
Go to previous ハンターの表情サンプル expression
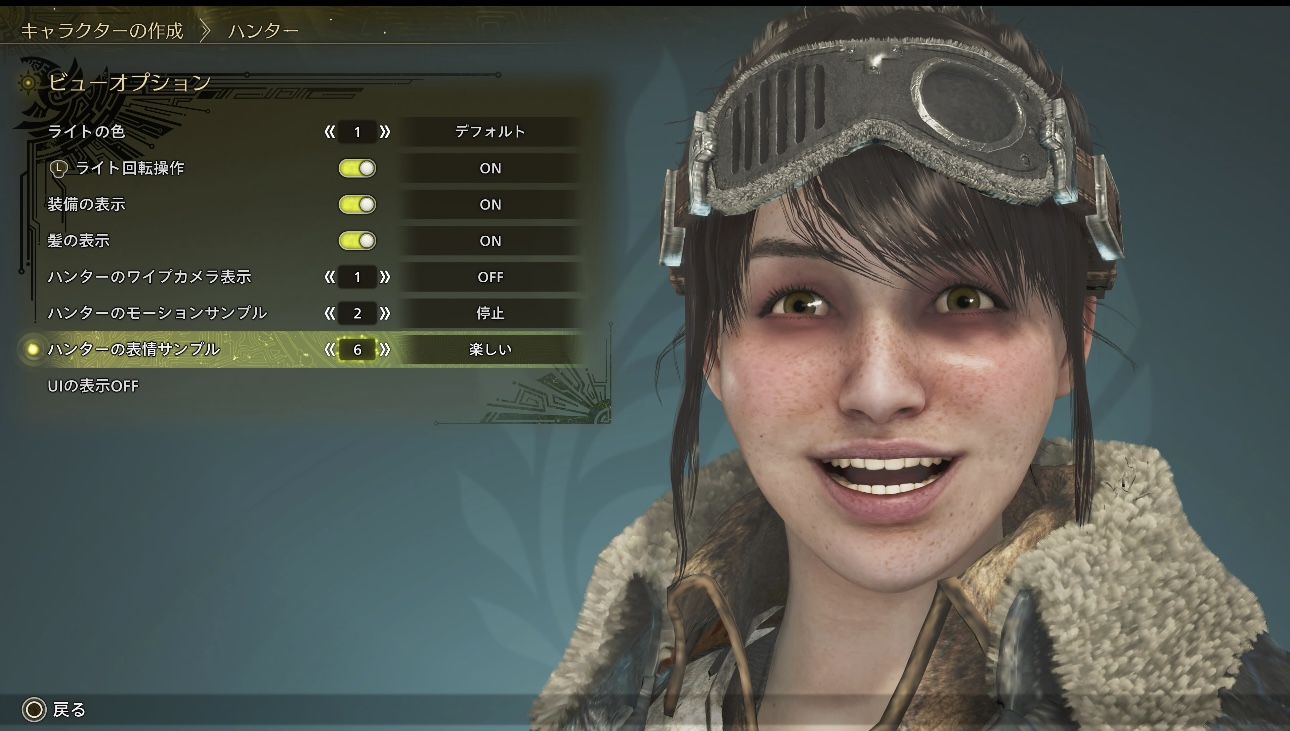[329, 350]
